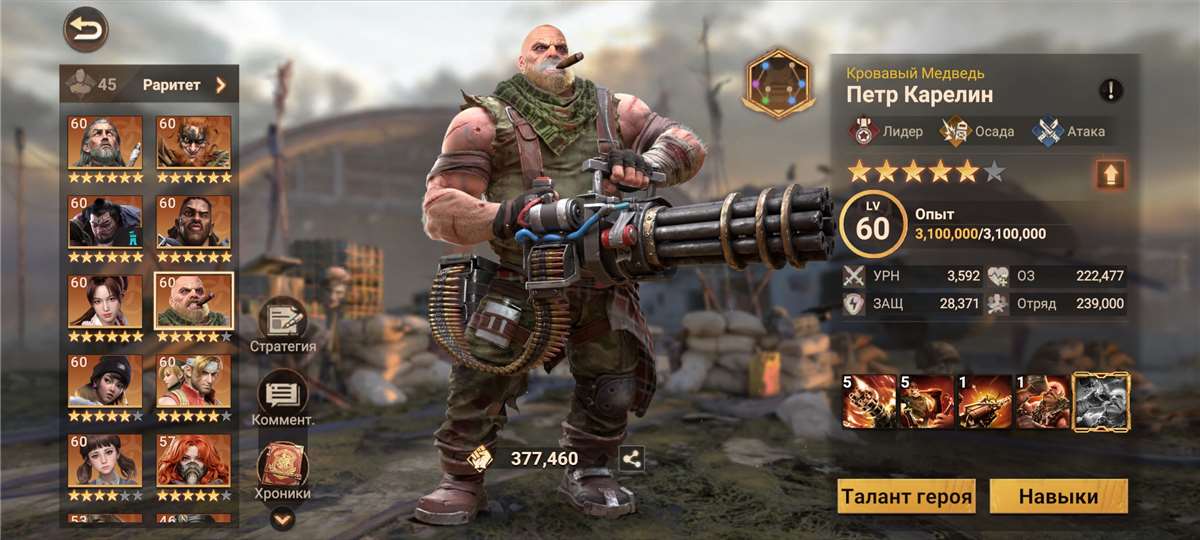Expand more options with the down arrow
Screen dimensions: 1200x540
pyautogui.click(x=283, y=518)
